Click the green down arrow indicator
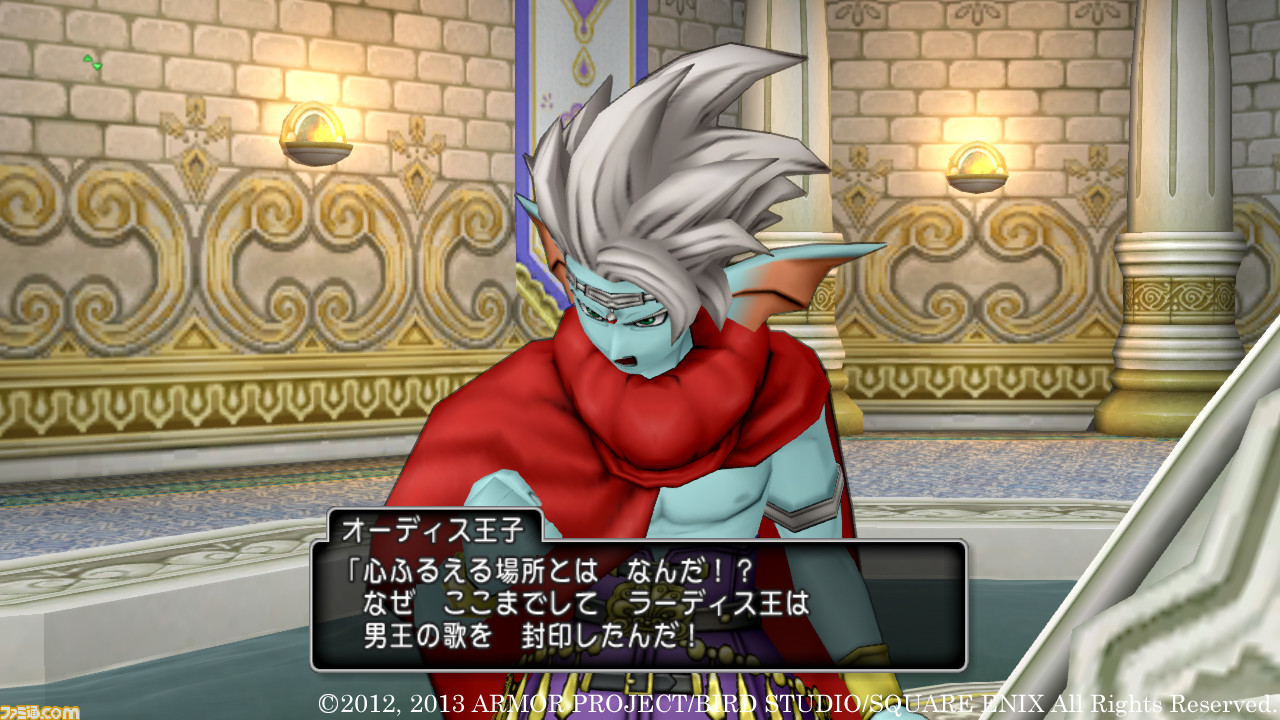The height and width of the screenshot is (720, 1280). pyautogui.click(x=97, y=66)
